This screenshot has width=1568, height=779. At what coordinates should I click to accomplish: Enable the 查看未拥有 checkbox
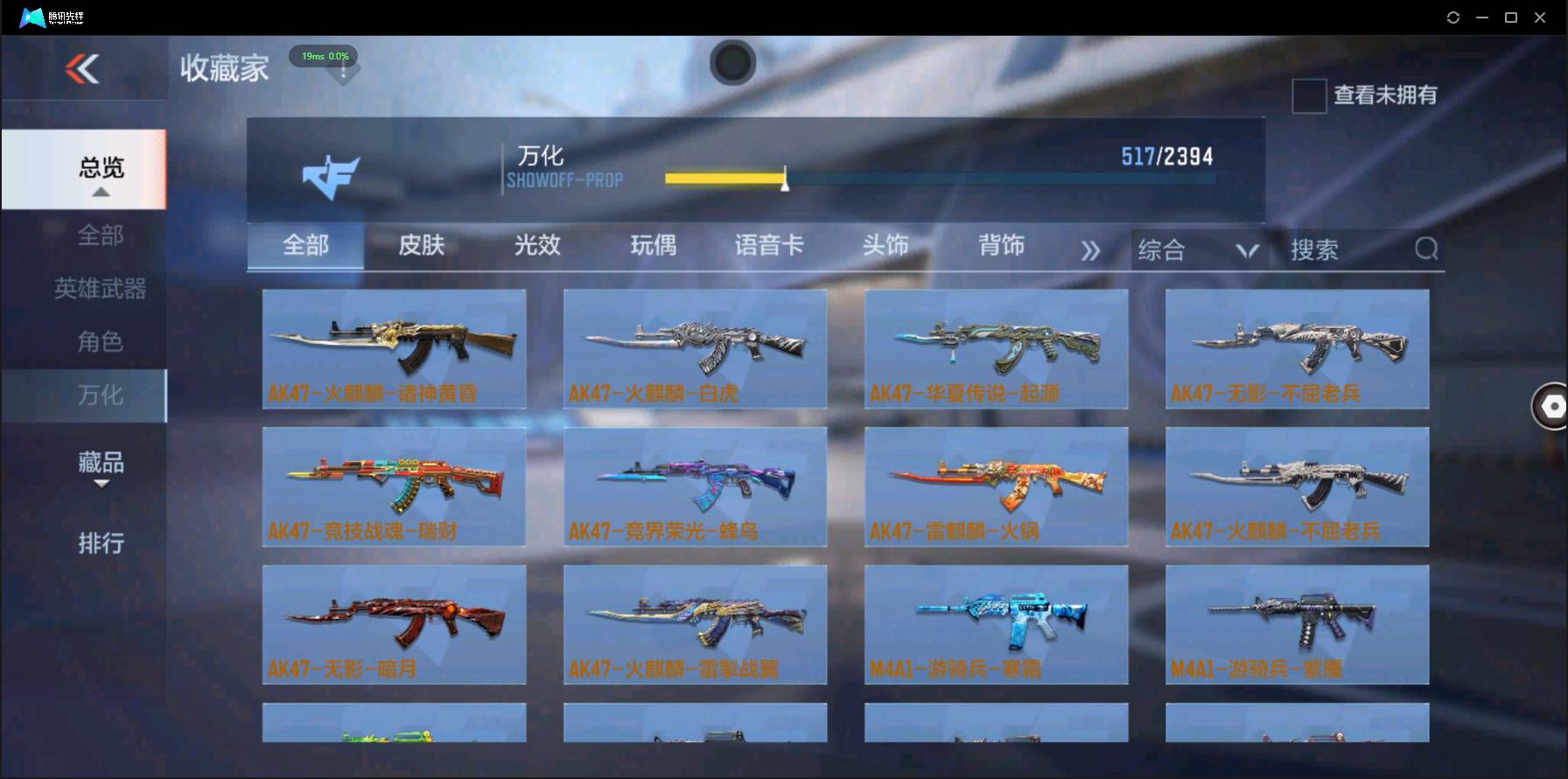coord(1308,96)
